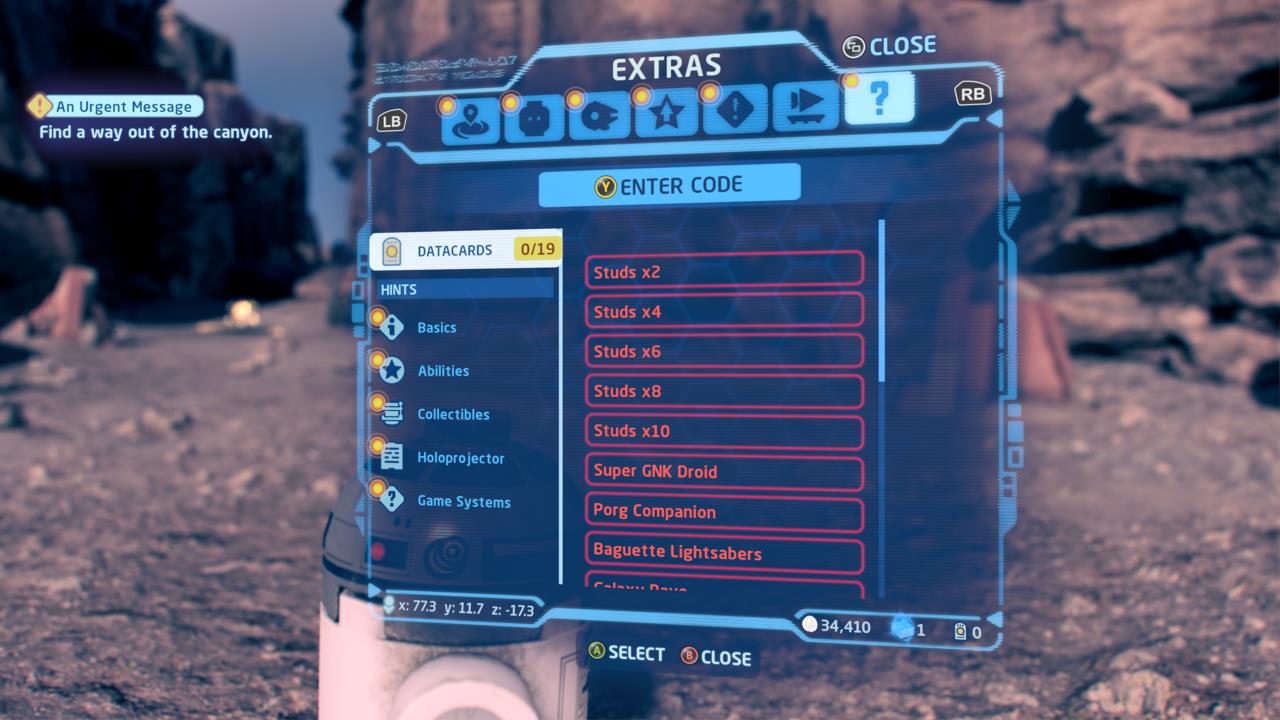This screenshot has width=1280, height=720.
Task: View the Game Systems hints
Action: tap(463, 502)
